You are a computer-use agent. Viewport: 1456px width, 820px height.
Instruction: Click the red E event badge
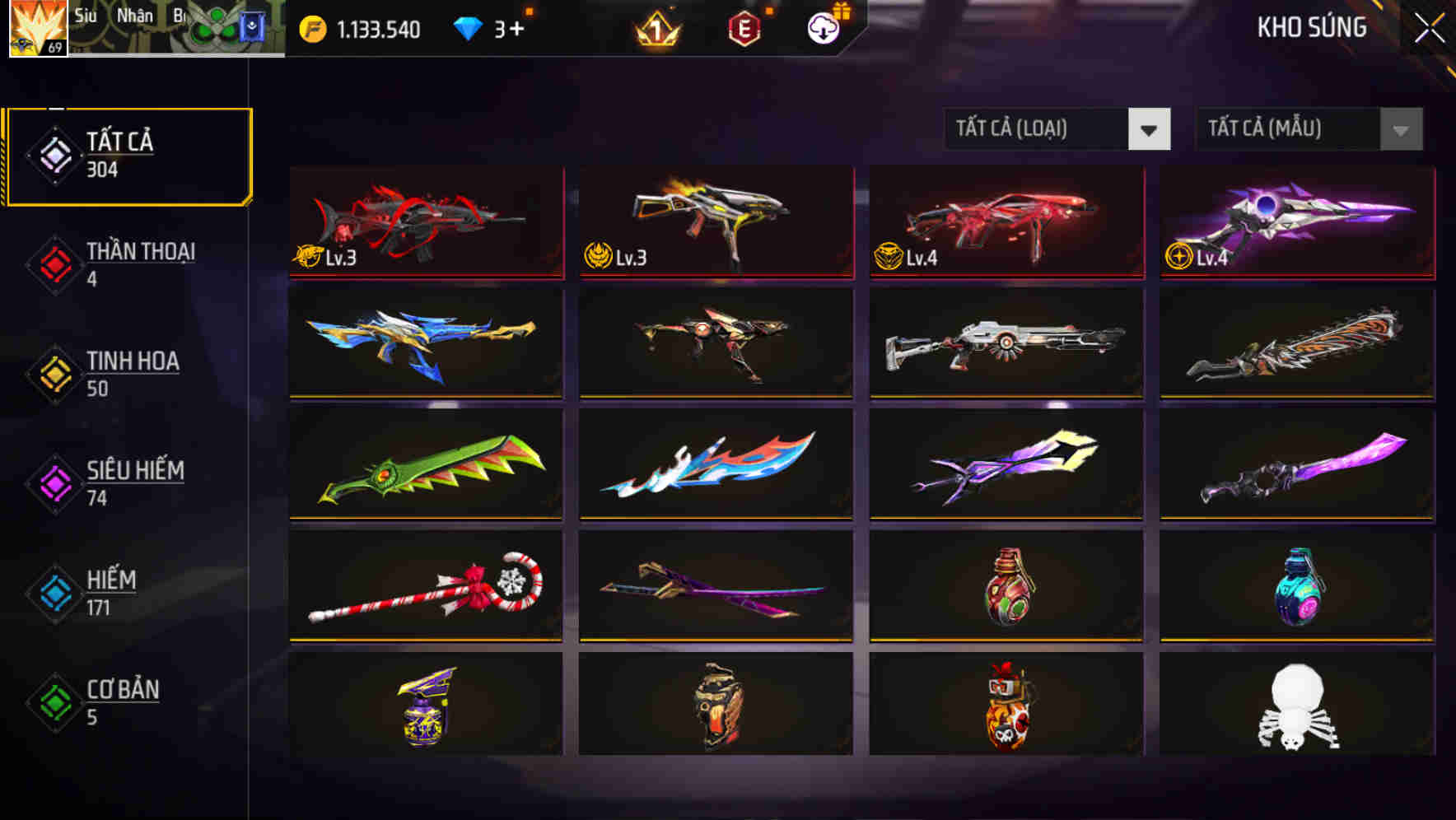click(745, 27)
